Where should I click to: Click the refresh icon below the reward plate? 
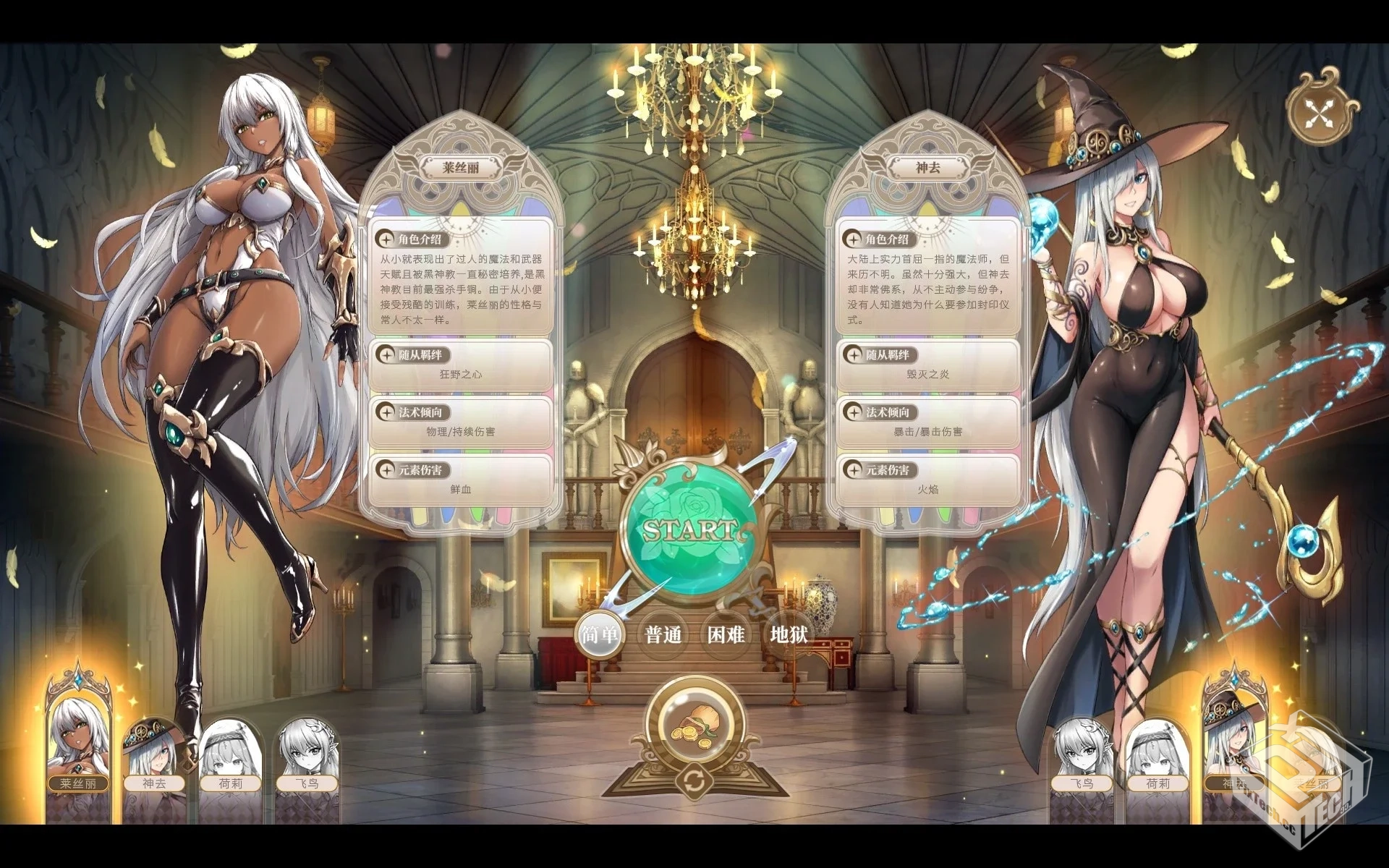[x=695, y=780]
